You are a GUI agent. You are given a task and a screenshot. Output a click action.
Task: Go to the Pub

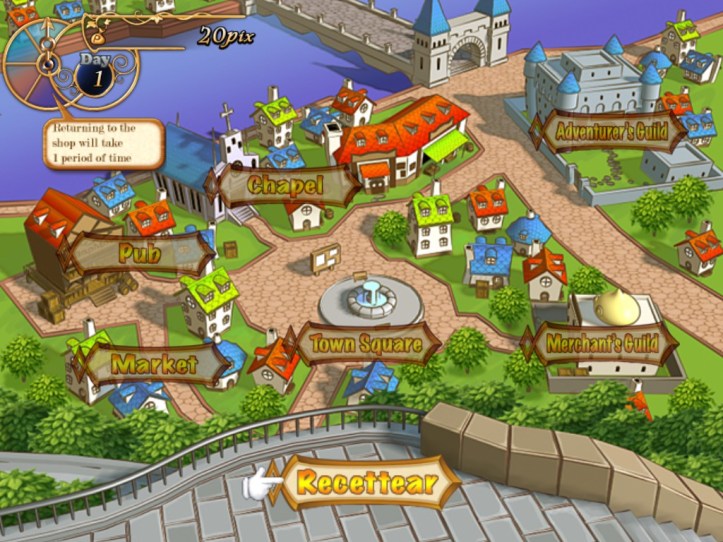click(139, 253)
